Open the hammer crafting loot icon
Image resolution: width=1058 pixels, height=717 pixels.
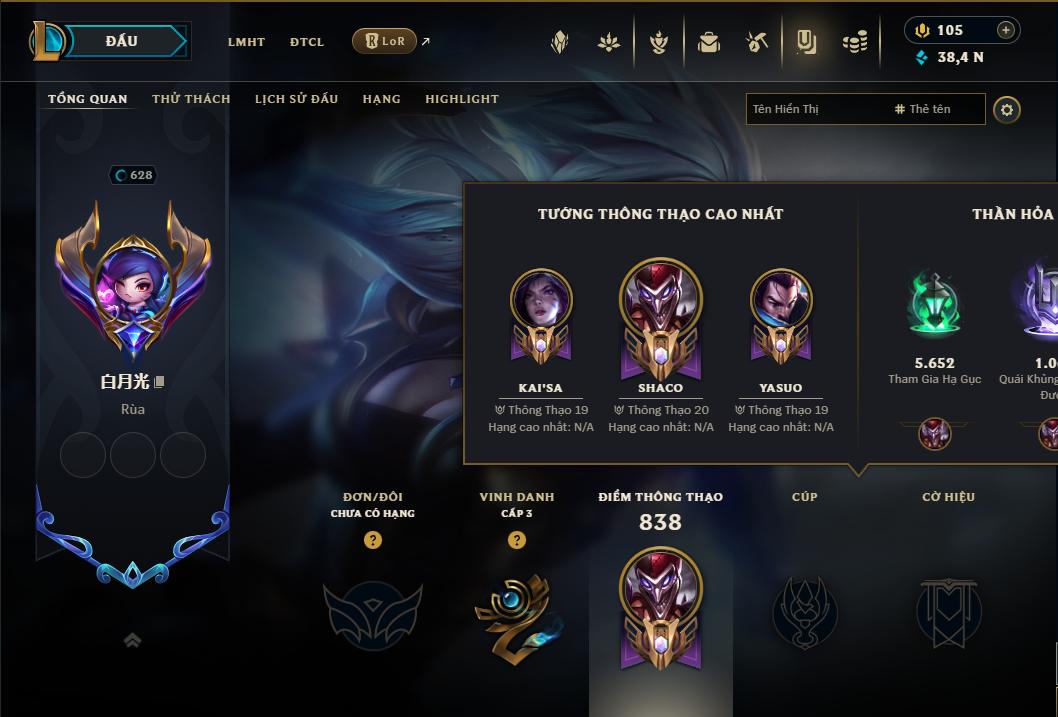point(756,42)
